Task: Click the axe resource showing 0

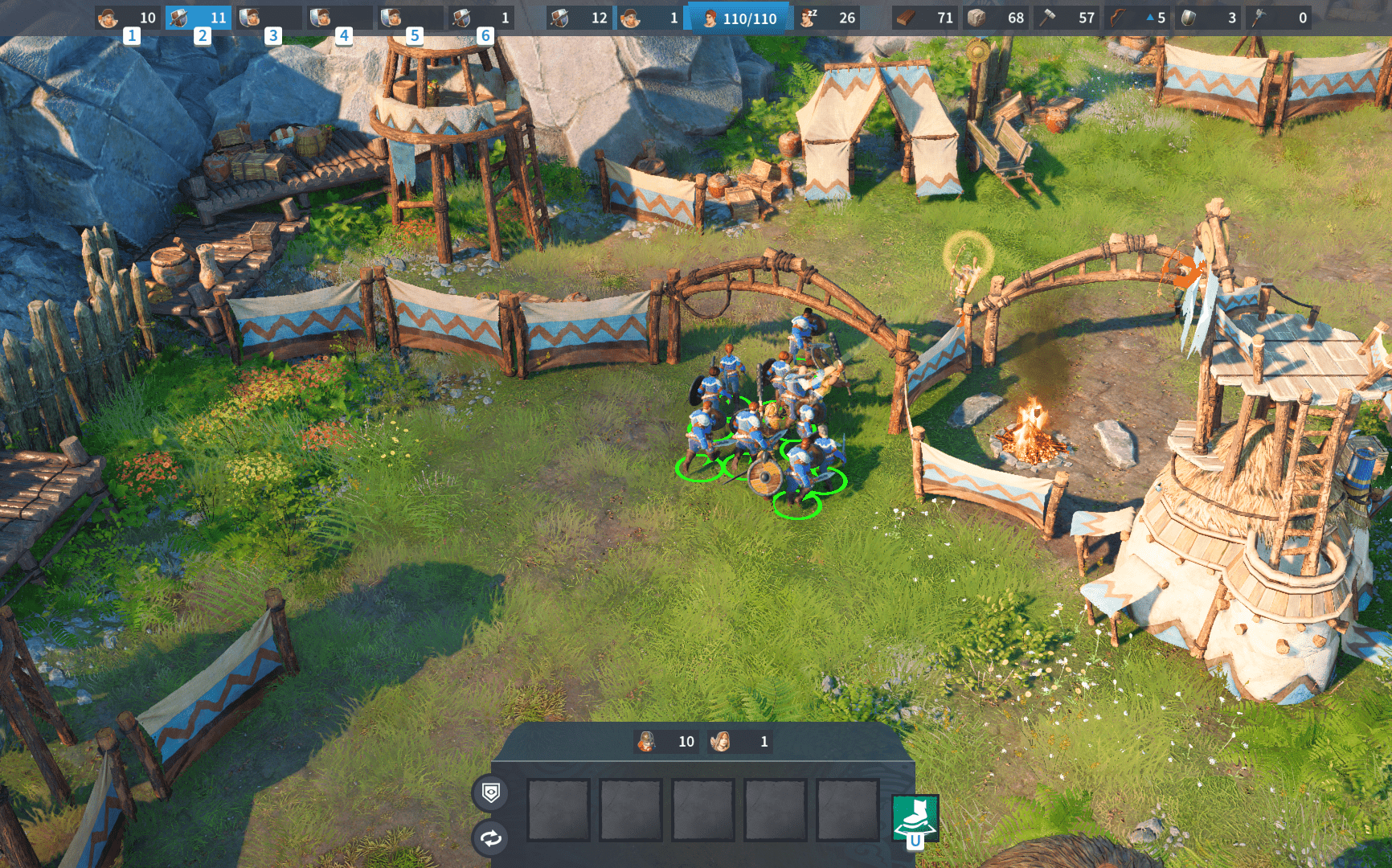Action: 1279,18
